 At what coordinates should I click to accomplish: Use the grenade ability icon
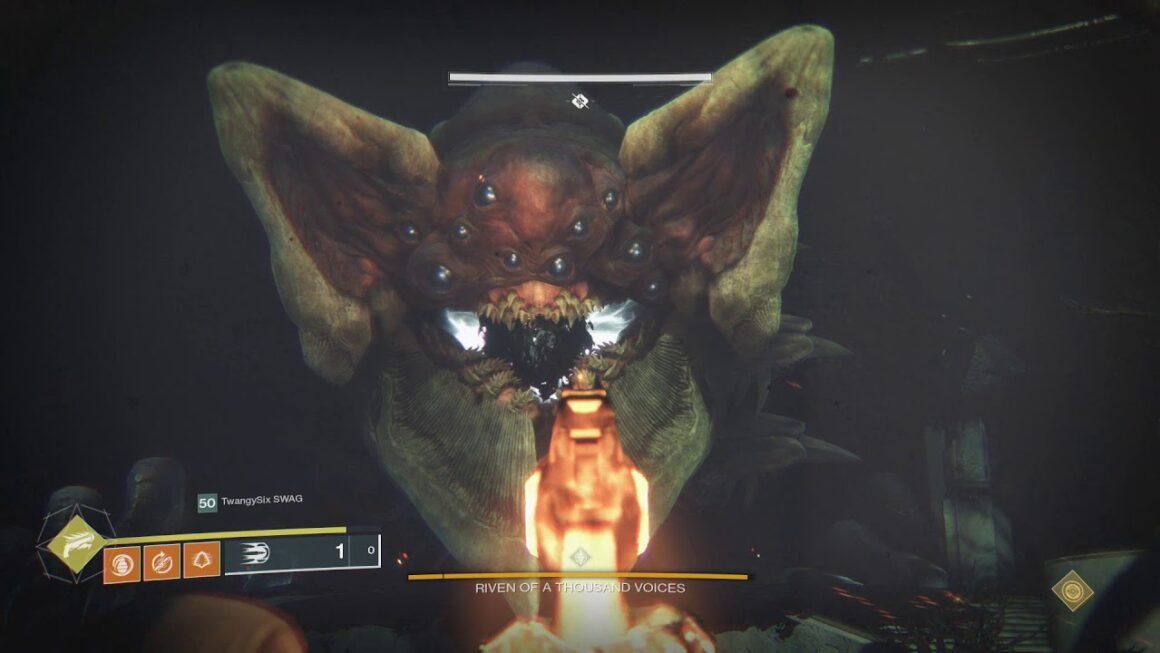click(x=119, y=565)
